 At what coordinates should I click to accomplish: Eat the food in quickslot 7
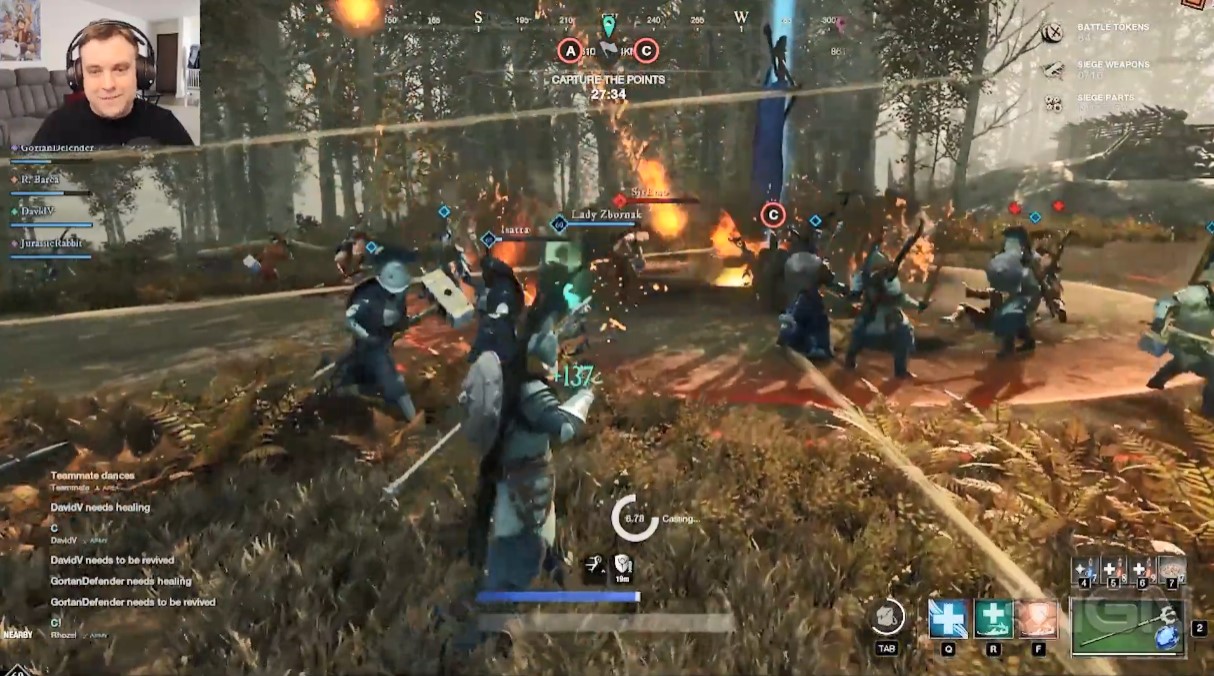click(1172, 571)
